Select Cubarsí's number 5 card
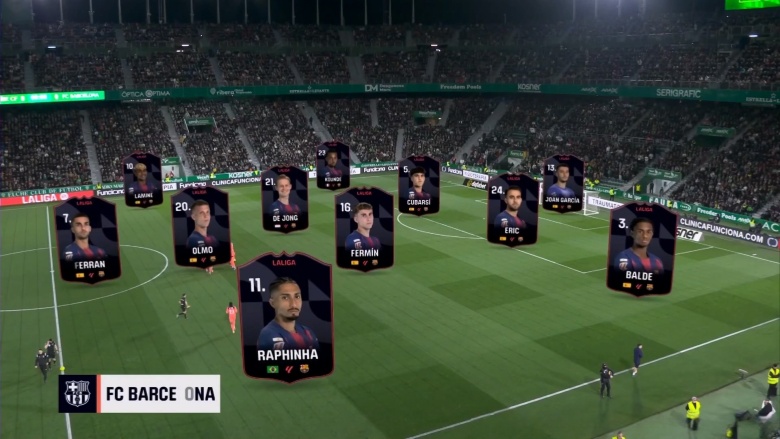 click(x=419, y=185)
